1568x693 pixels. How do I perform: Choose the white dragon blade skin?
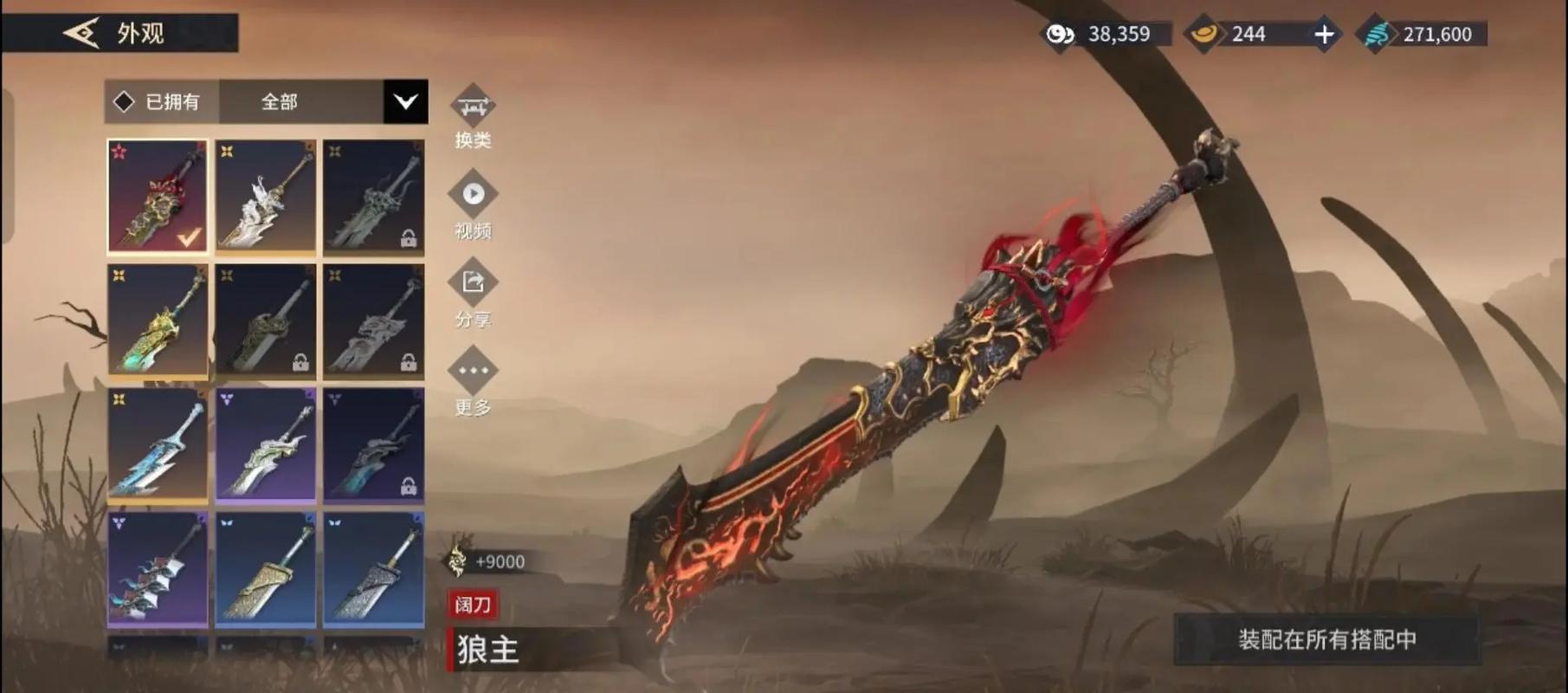(x=266, y=196)
